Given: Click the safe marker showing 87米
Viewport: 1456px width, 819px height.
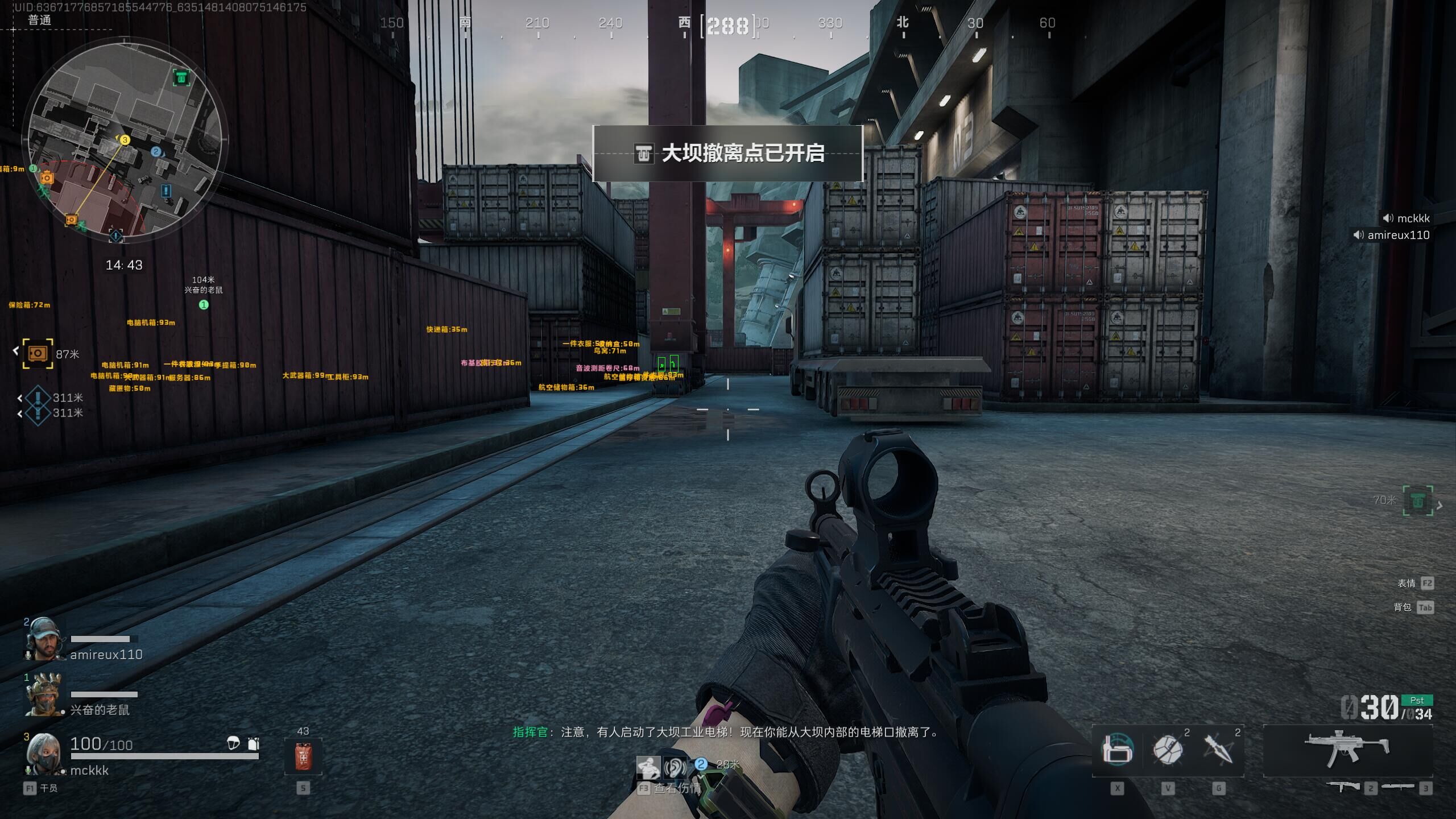Looking at the screenshot, I should tap(38, 353).
